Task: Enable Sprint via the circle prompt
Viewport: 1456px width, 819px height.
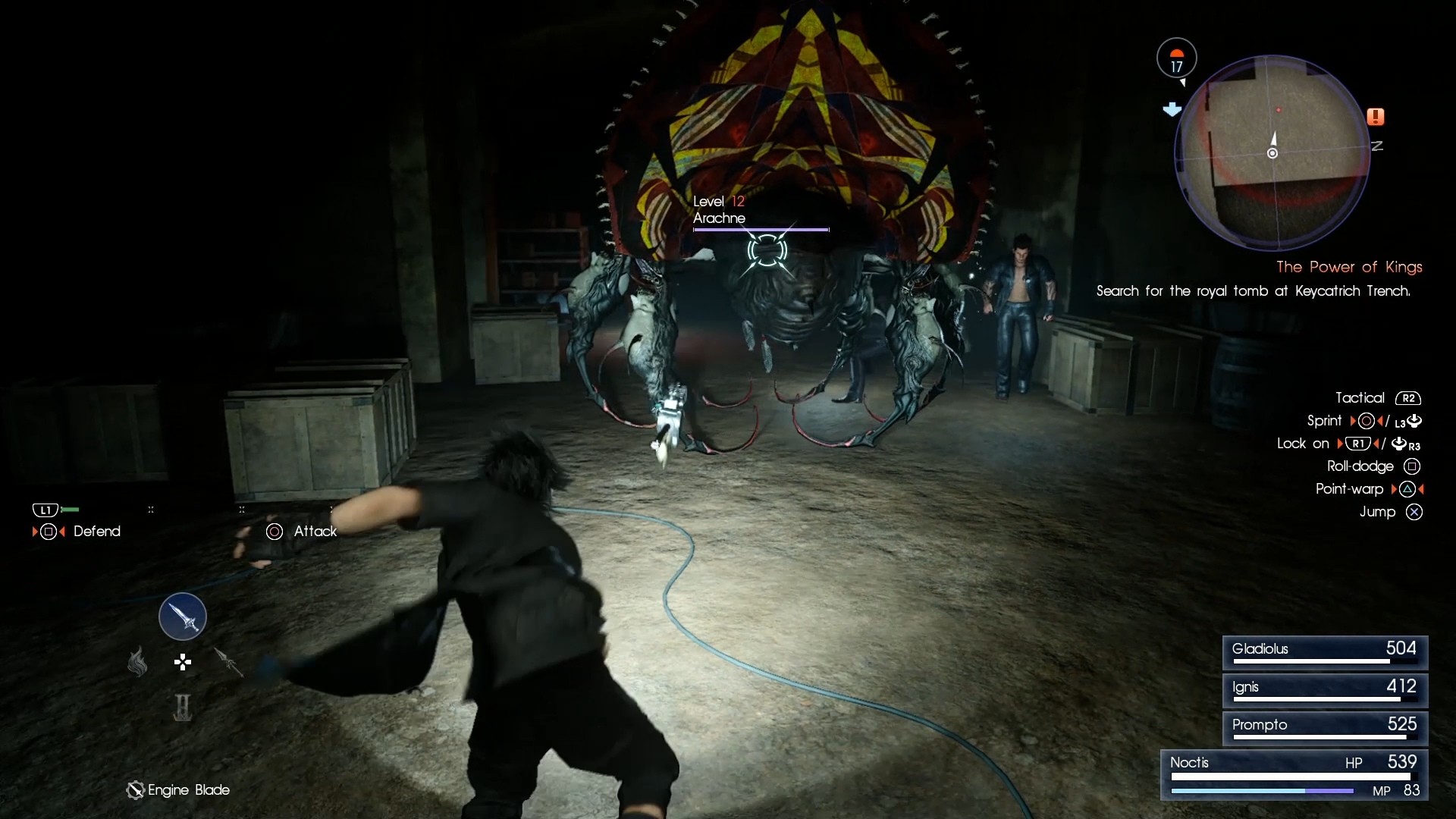Action: tap(1366, 421)
